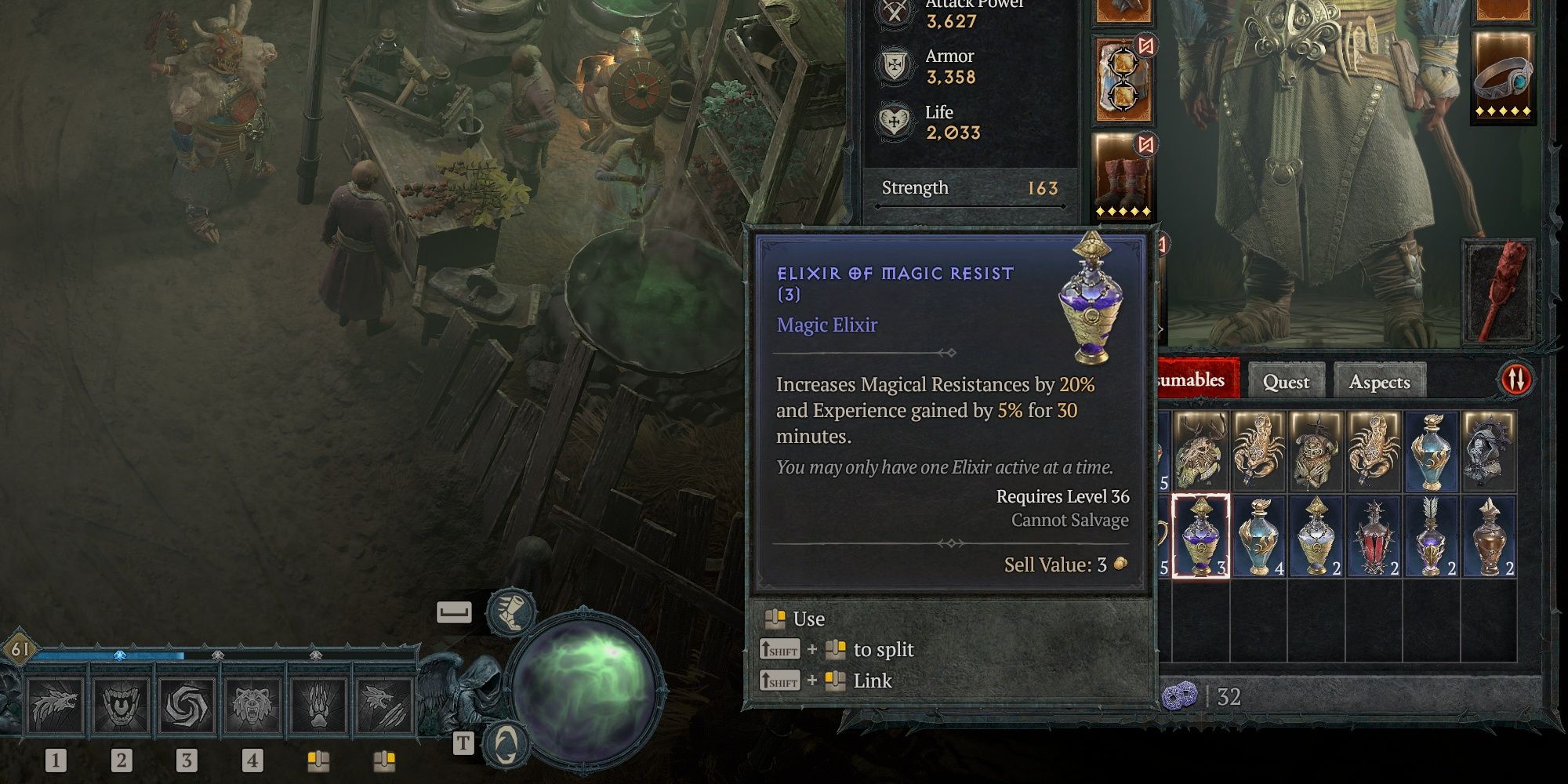Screen dimensions: 1568x784
Task: Click the equipped boots slot
Action: [x=1121, y=174]
